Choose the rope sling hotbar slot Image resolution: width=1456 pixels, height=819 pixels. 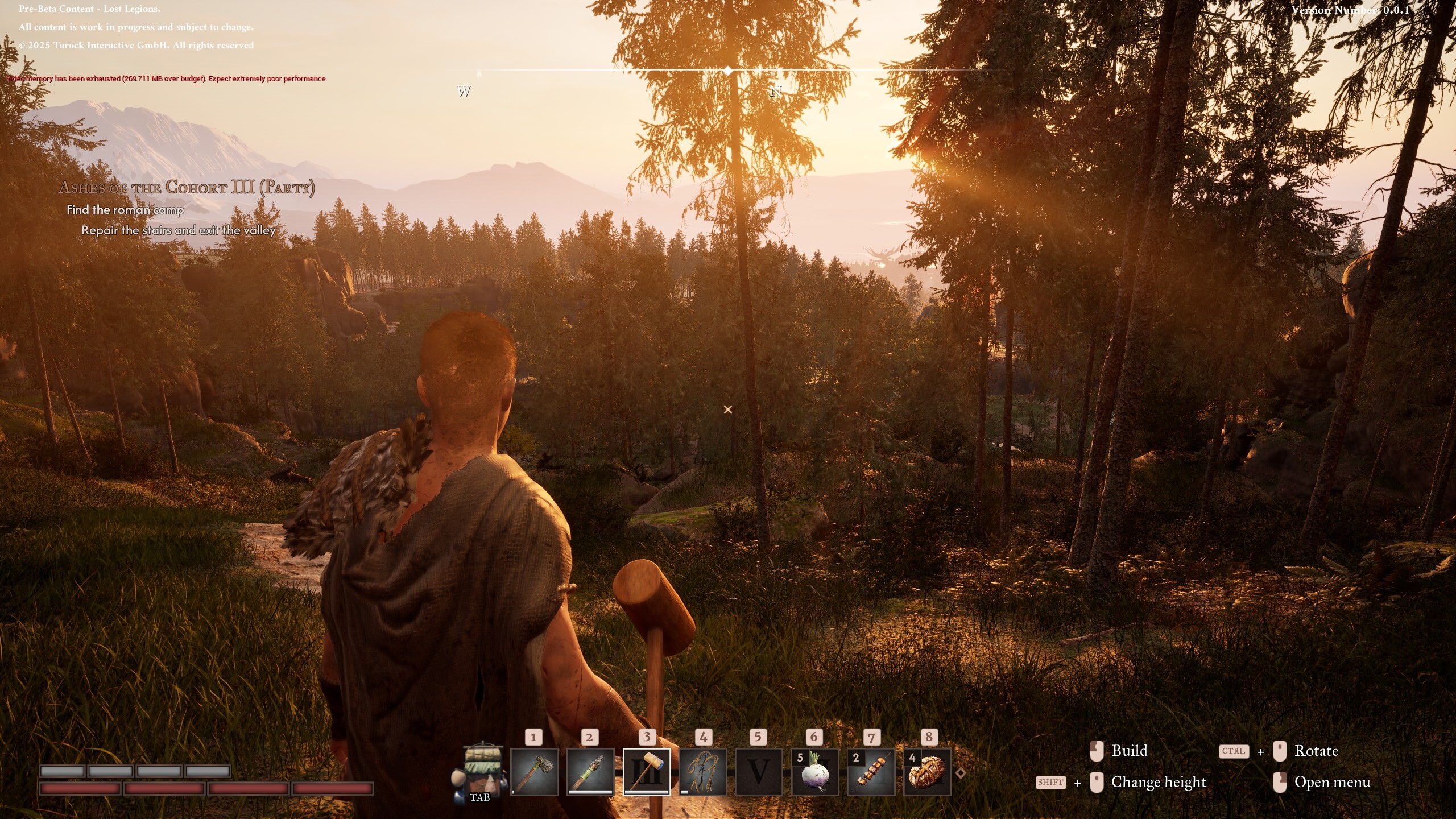(x=703, y=772)
